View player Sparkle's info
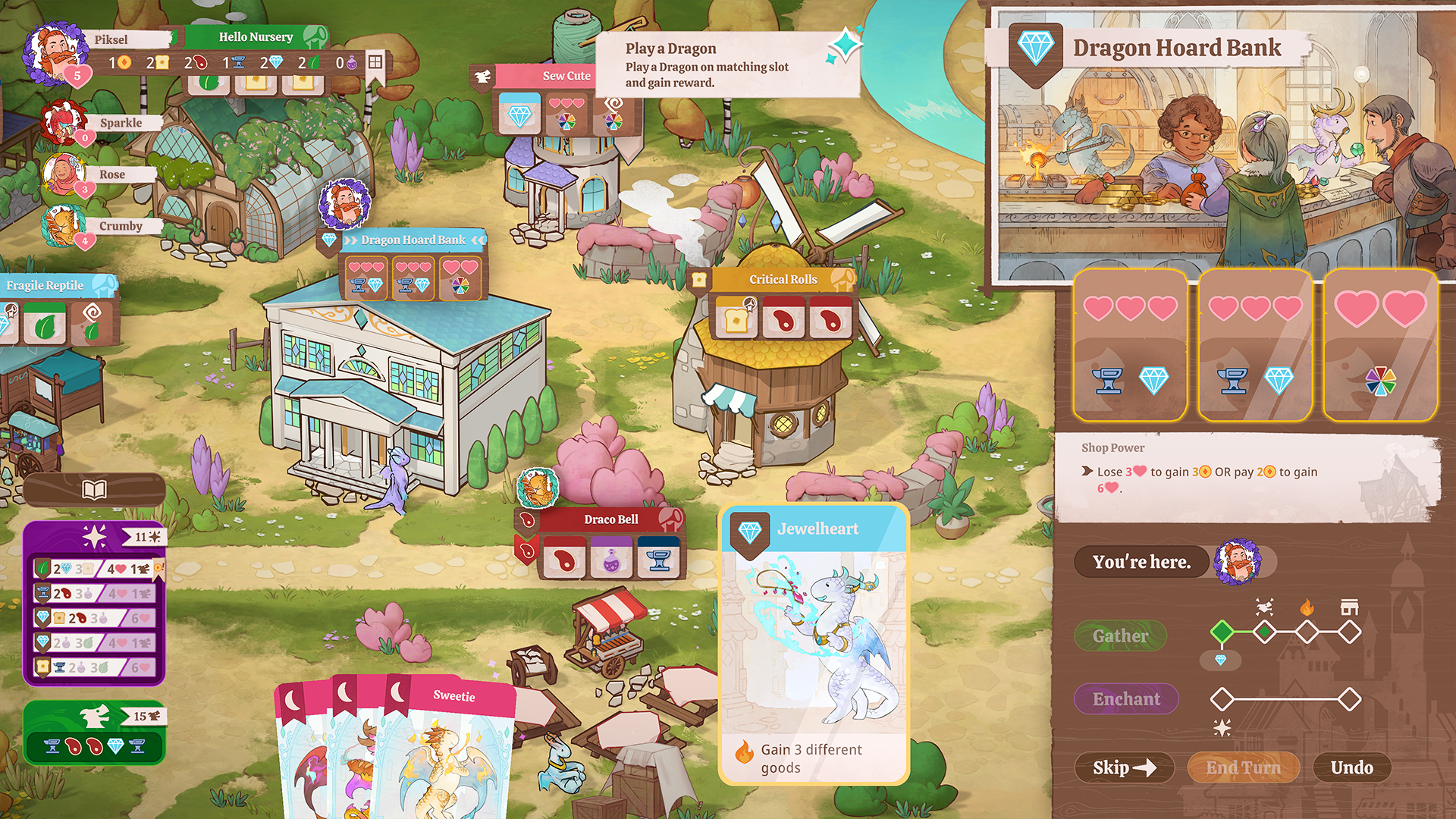1456x819 pixels. (x=120, y=123)
